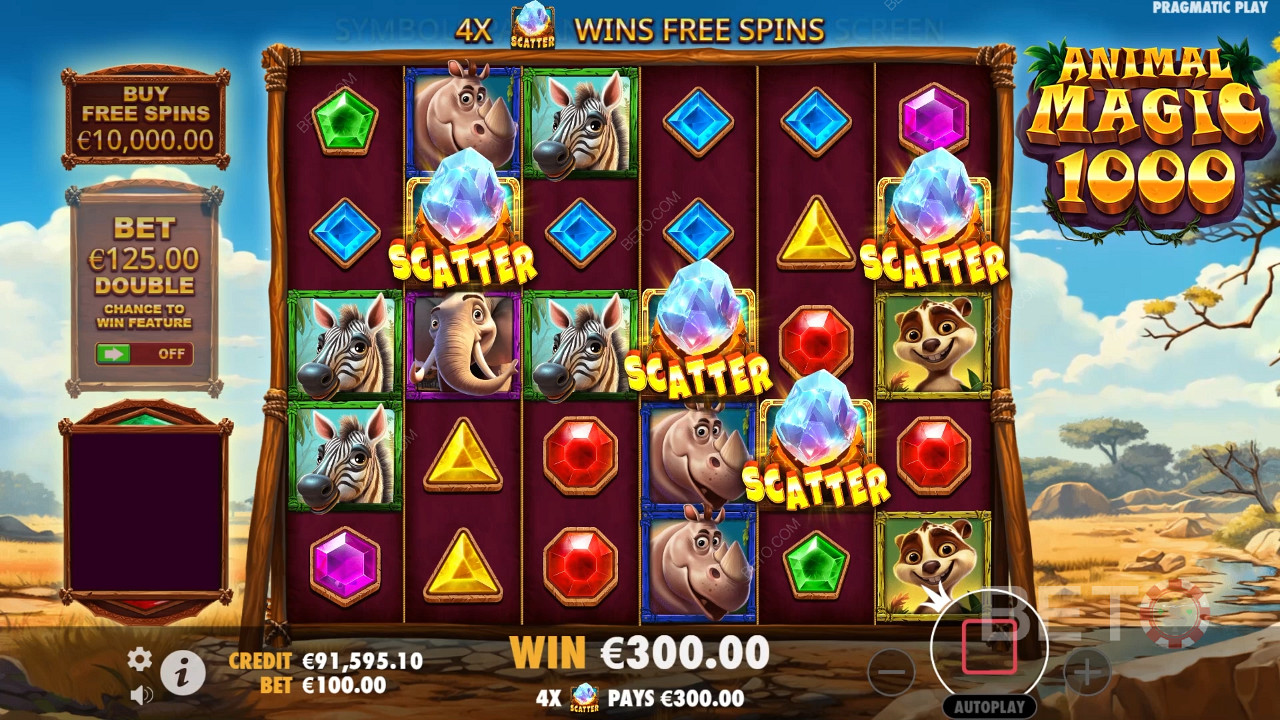Decrease the bet with minus button

point(891,671)
